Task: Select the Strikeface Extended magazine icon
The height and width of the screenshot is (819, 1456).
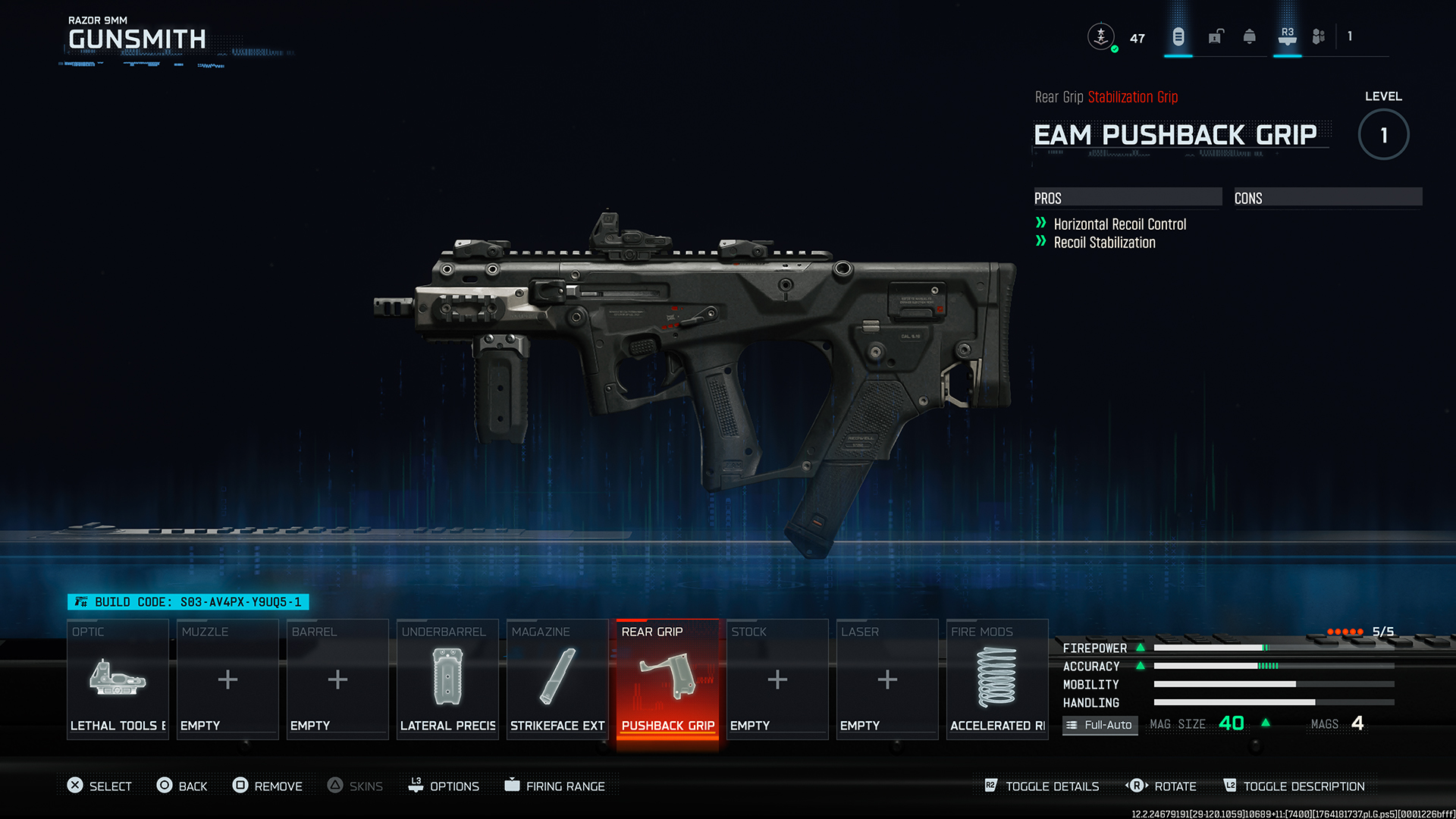Action: (x=557, y=679)
